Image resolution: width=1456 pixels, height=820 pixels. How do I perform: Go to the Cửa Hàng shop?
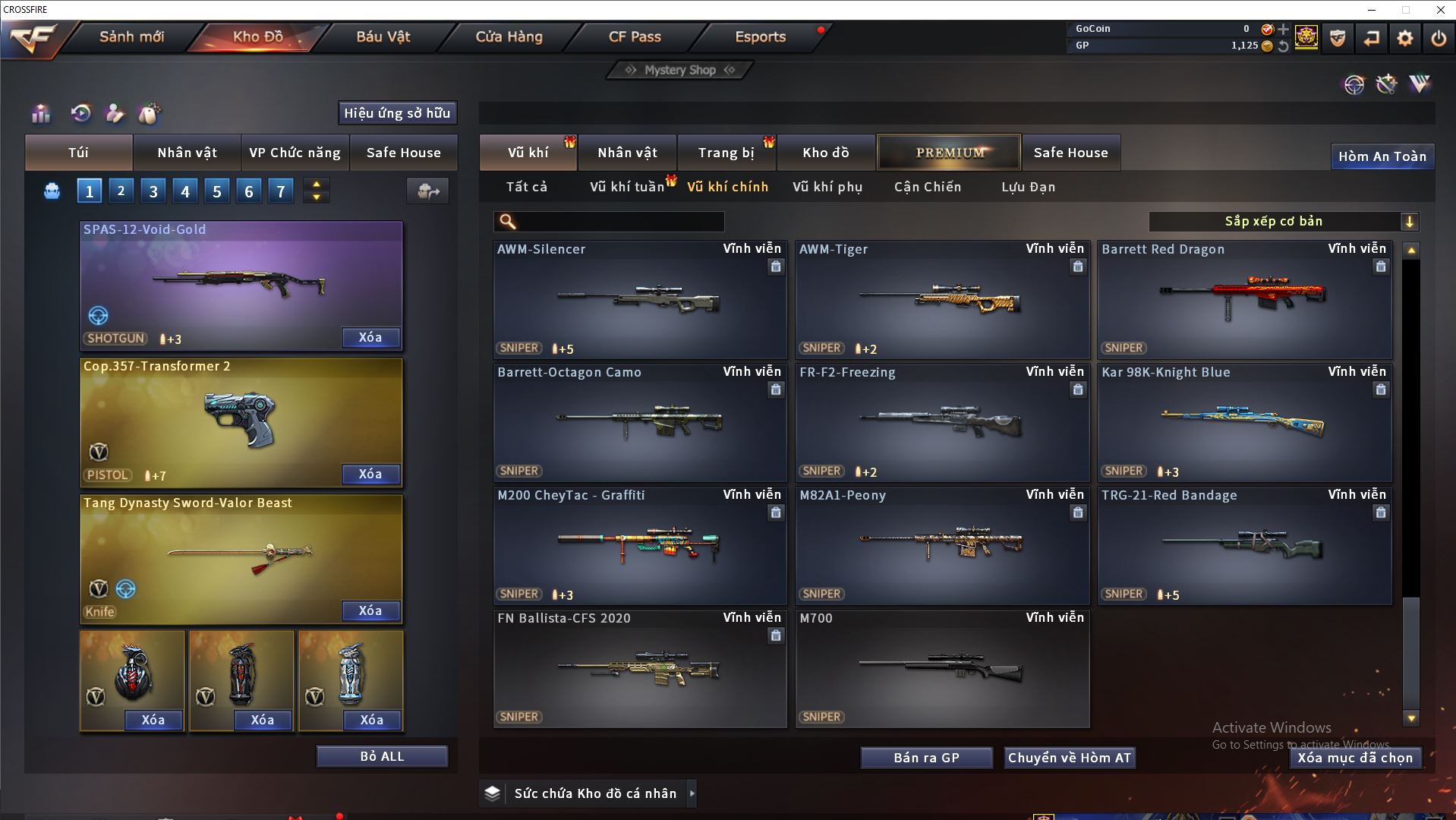(x=509, y=36)
